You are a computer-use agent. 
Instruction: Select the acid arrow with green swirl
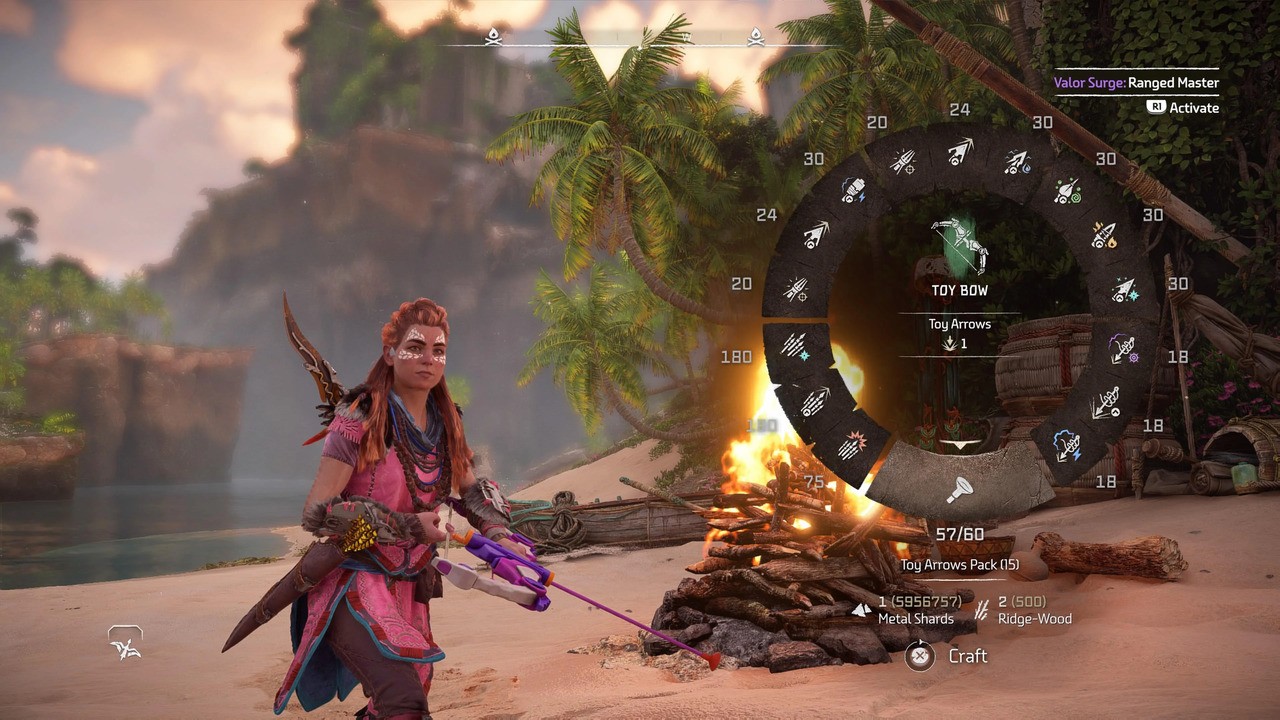click(x=1067, y=191)
